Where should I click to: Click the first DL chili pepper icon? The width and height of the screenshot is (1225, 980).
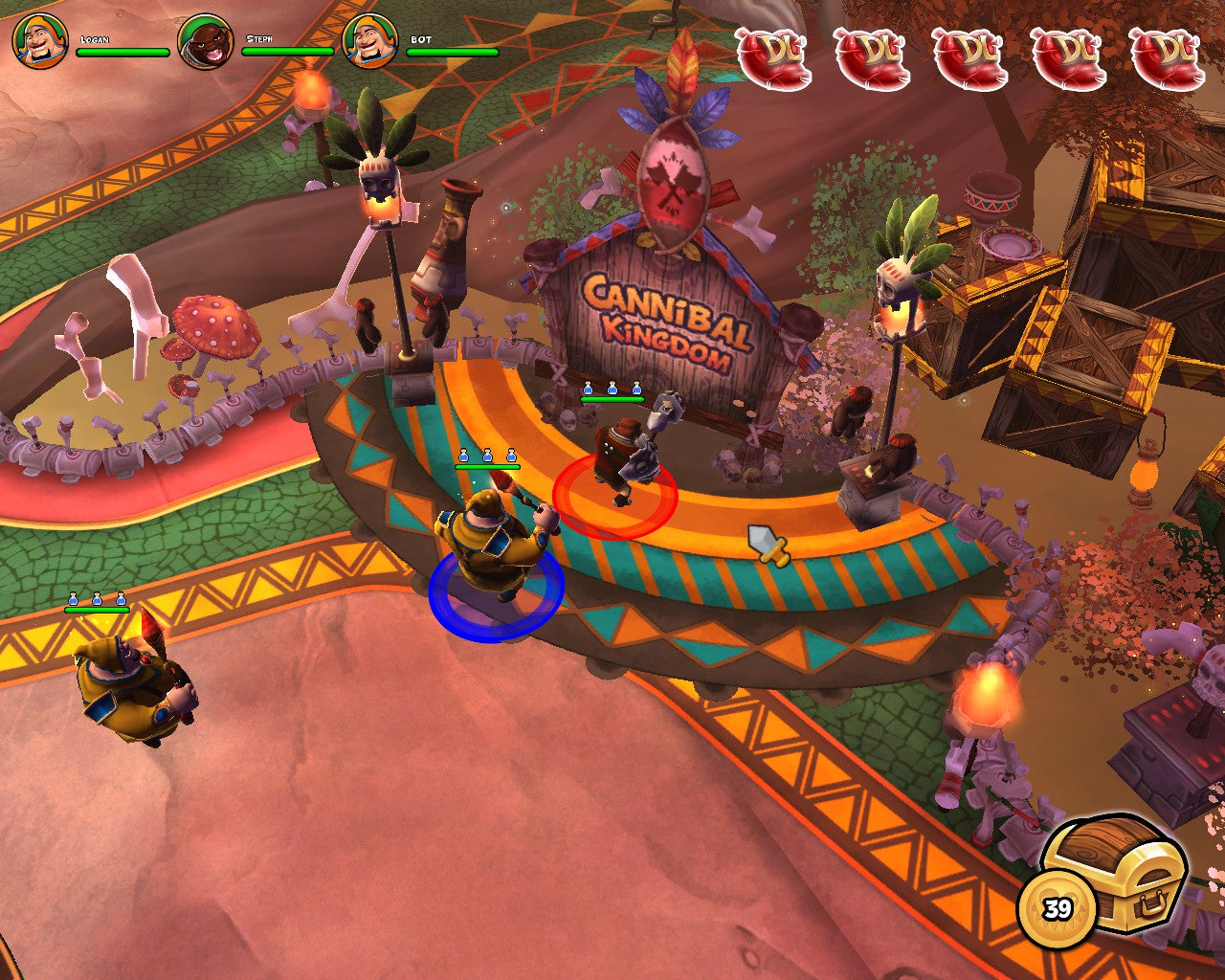pos(775,57)
